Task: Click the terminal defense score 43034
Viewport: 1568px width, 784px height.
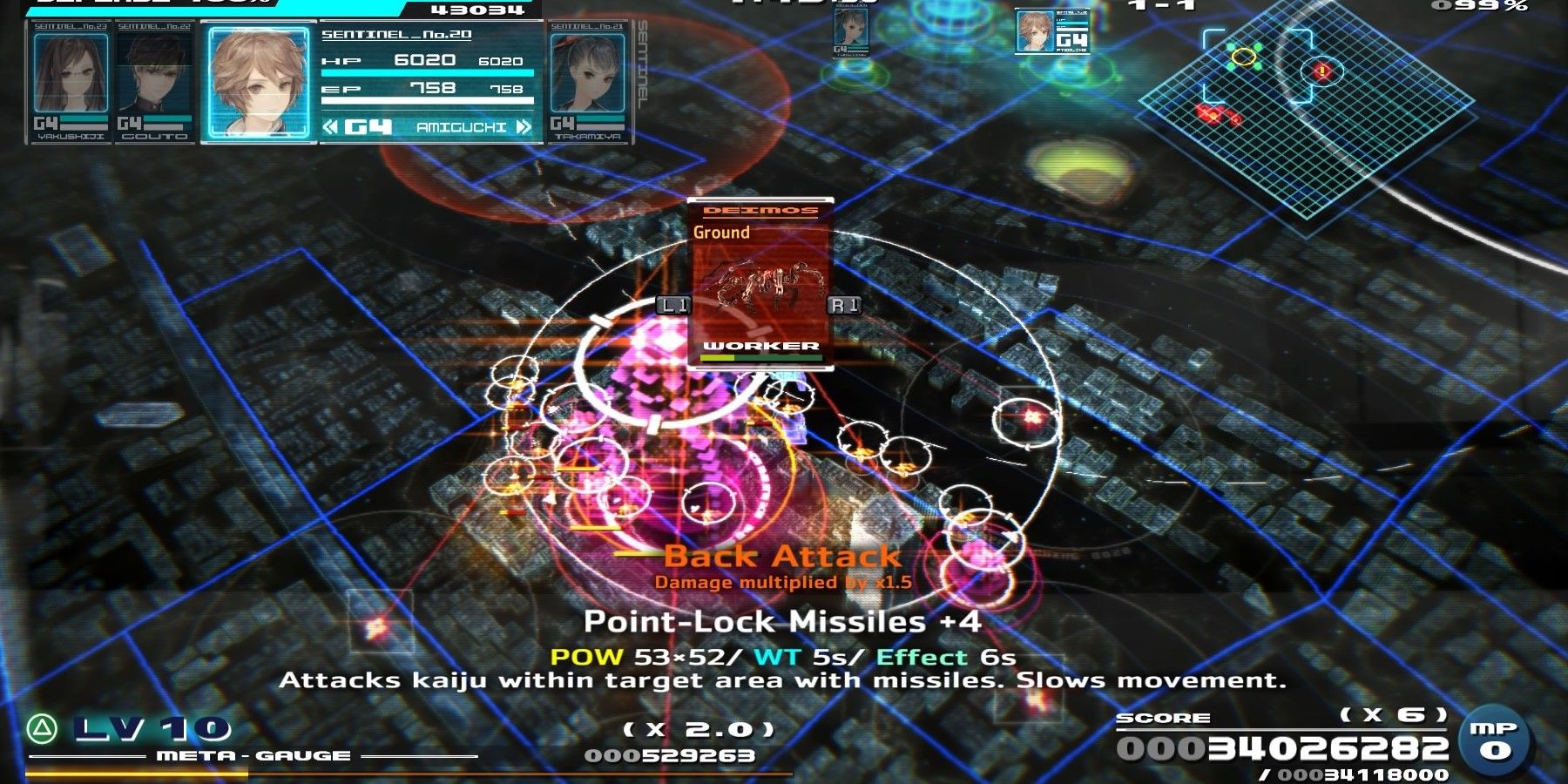Action: click(x=477, y=10)
